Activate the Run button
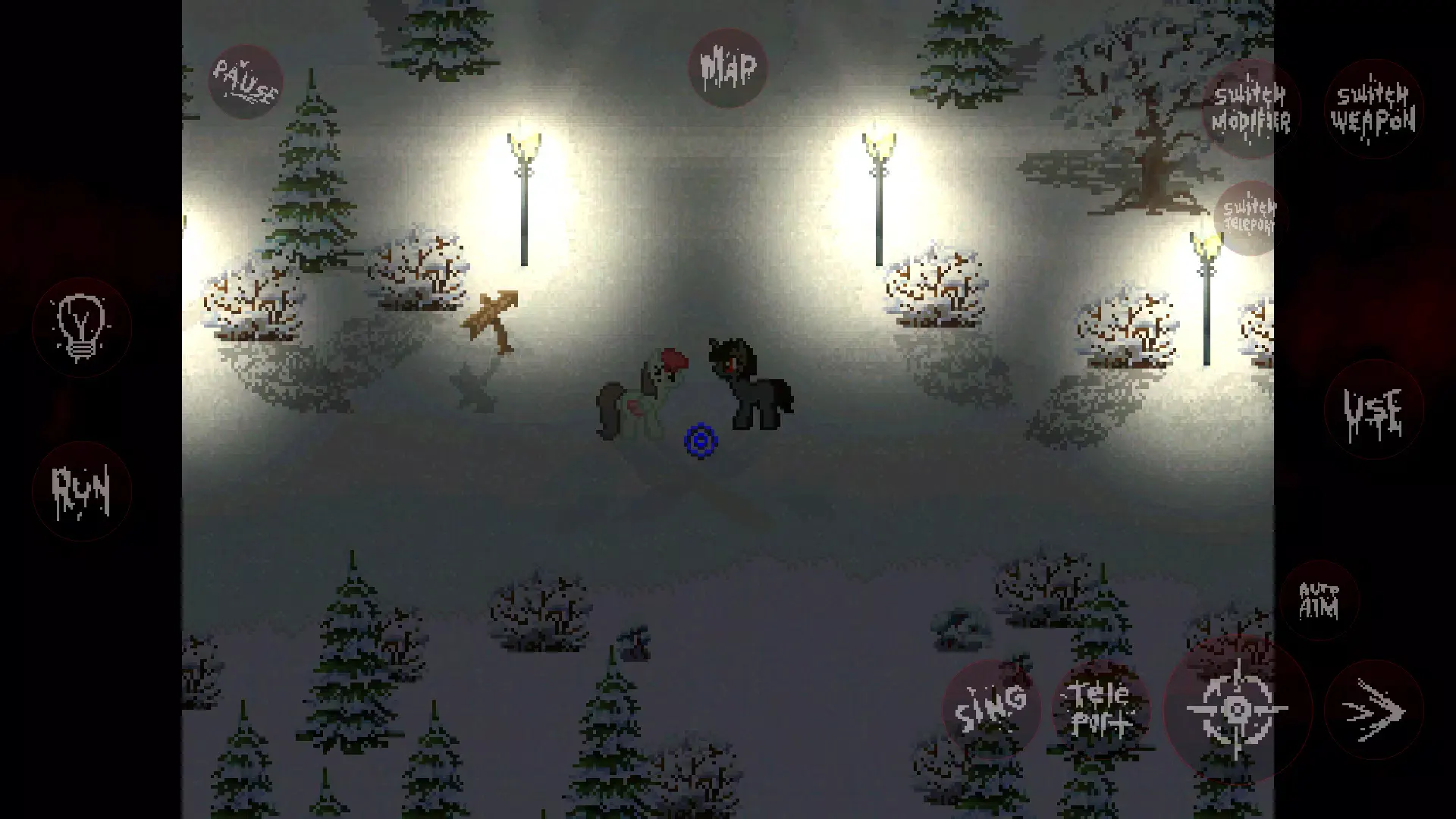 [x=81, y=491]
